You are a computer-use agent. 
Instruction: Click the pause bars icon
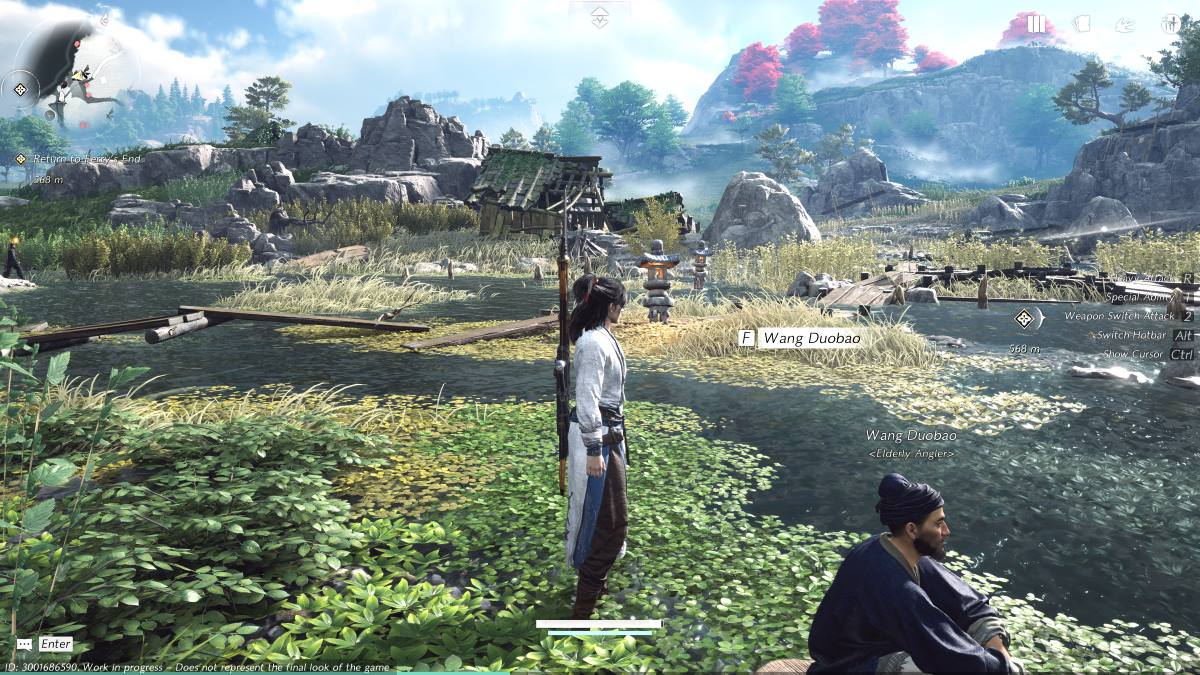tap(1036, 24)
